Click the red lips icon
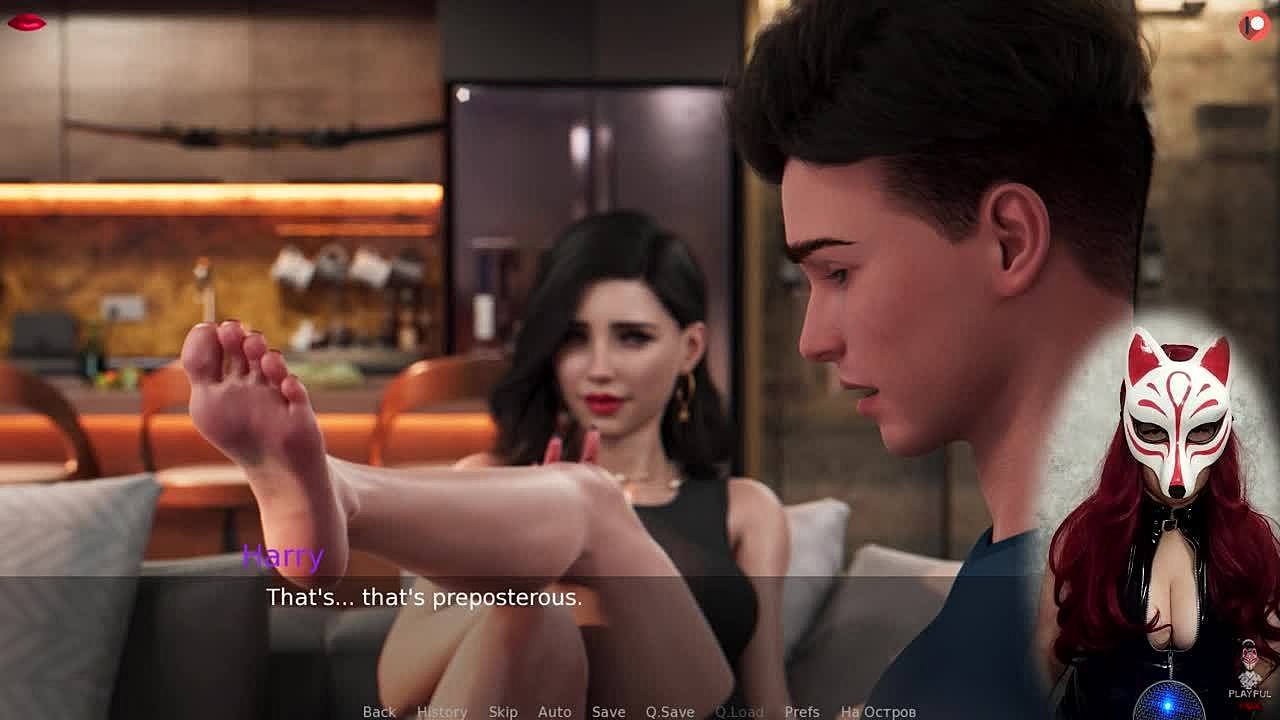This screenshot has width=1280, height=720. tap(26, 22)
